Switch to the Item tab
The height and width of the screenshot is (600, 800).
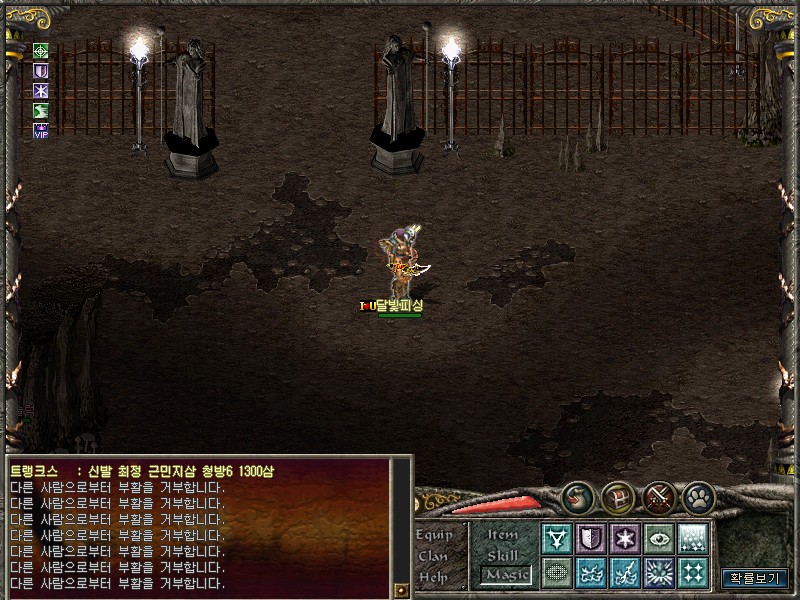tap(503, 535)
